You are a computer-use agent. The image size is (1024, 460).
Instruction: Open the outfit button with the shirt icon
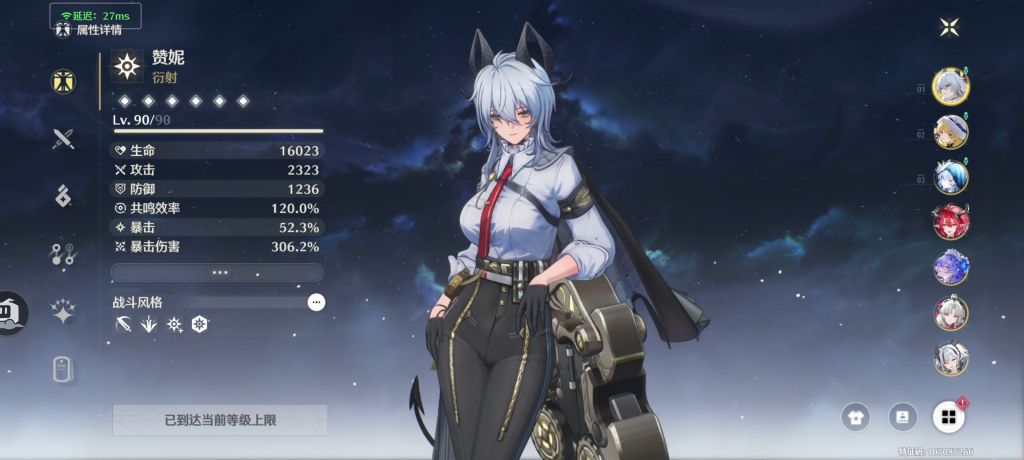pyautogui.click(x=857, y=417)
